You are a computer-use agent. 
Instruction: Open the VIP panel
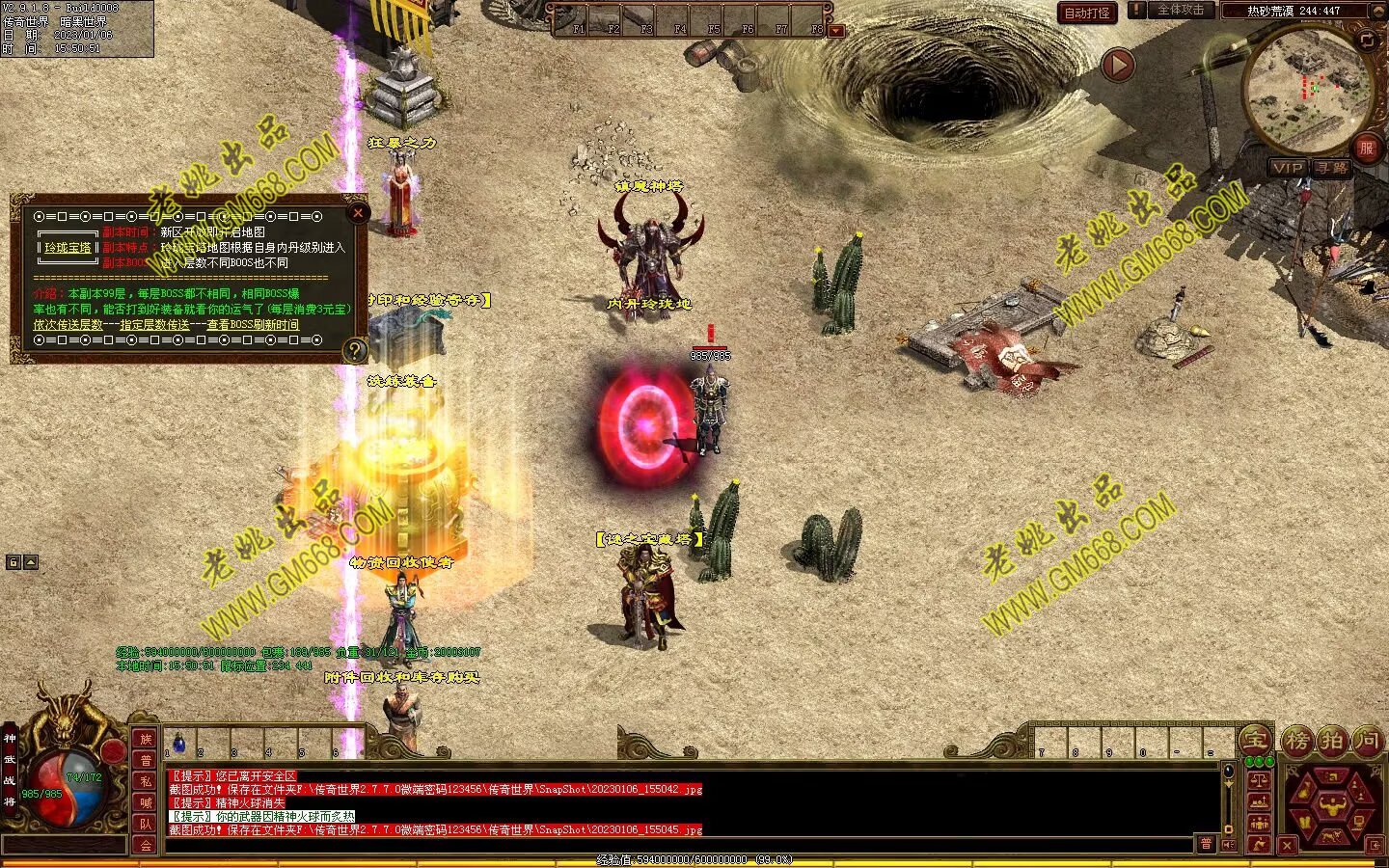click(1288, 167)
